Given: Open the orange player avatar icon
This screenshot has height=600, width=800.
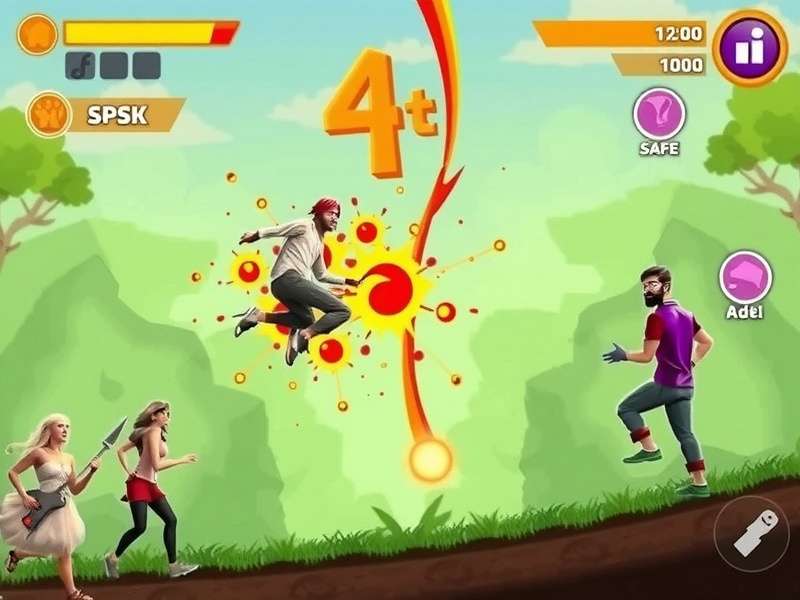Looking at the screenshot, I should [x=37, y=34].
